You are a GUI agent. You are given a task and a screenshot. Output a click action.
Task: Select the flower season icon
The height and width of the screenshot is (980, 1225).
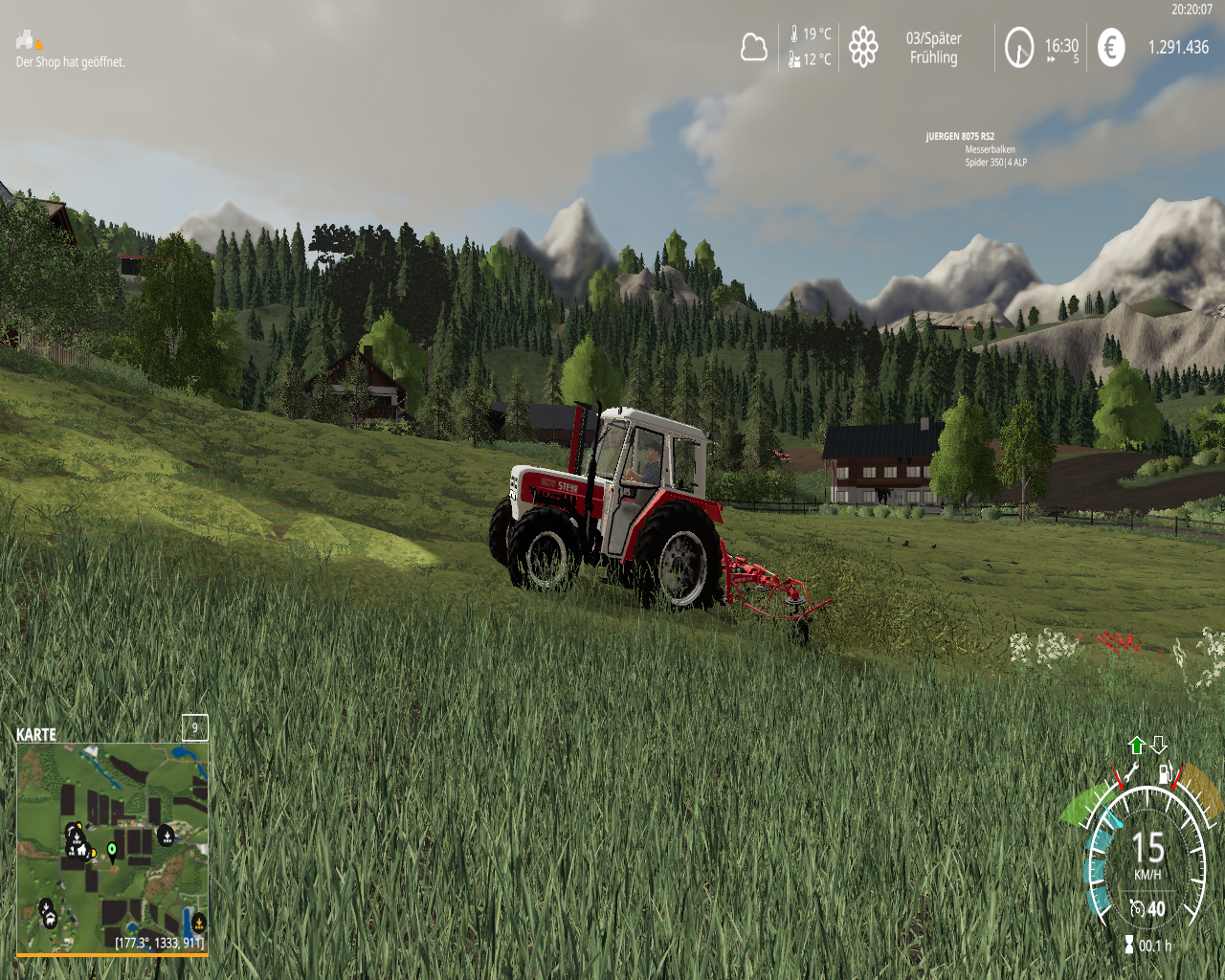point(863,47)
